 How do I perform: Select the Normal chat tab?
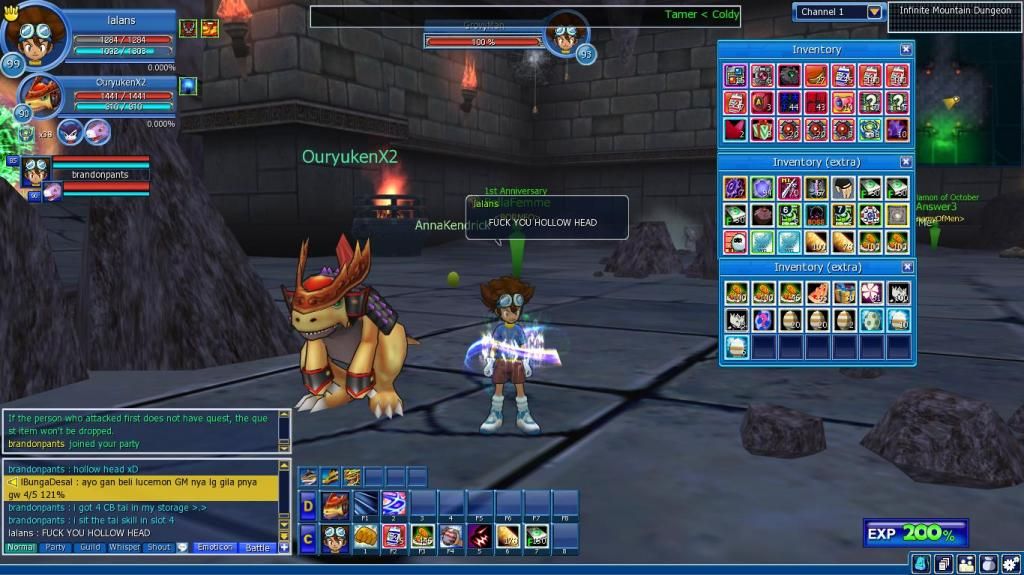(x=20, y=548)
